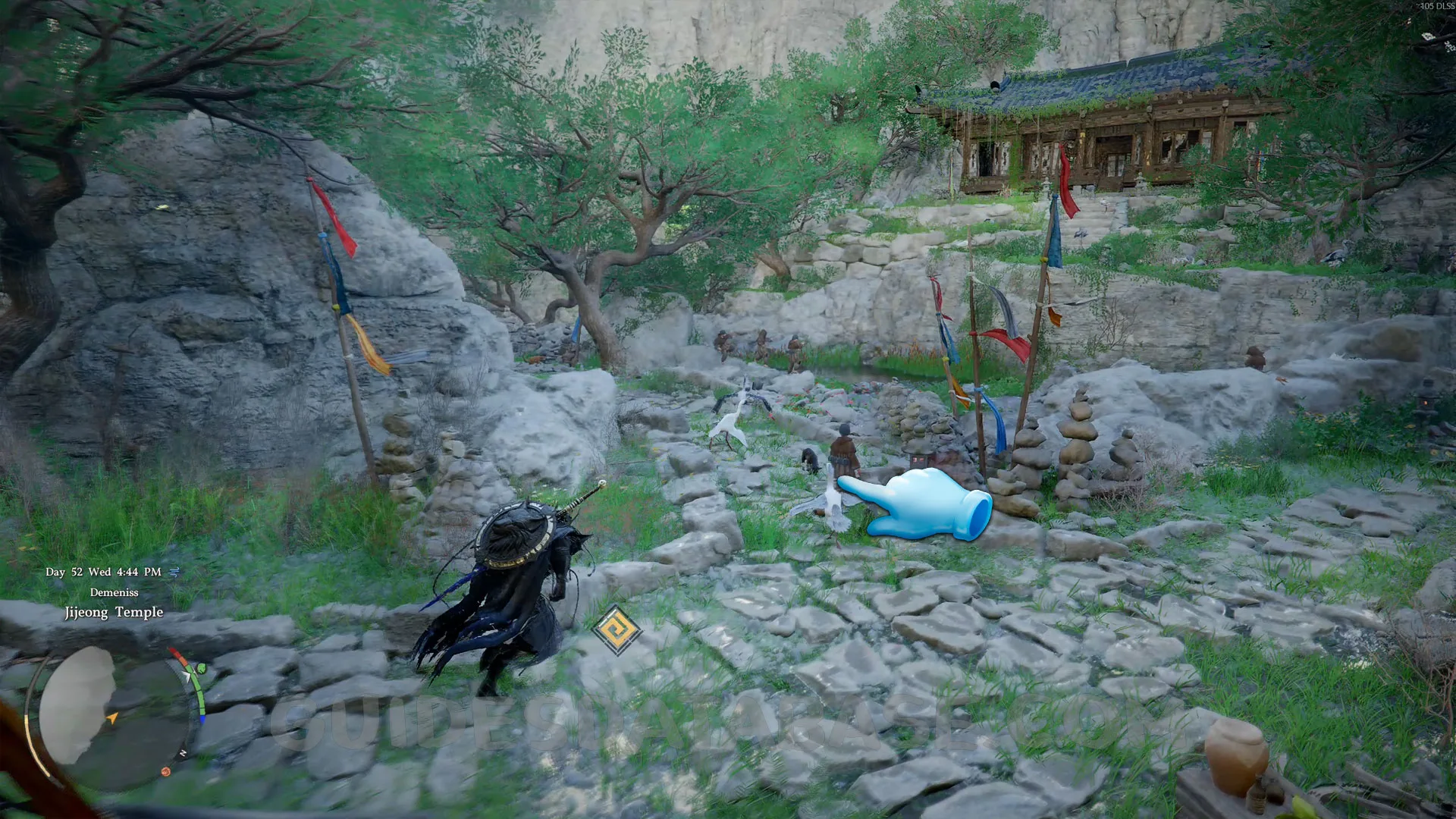The height and width of the screenshot is (819, 1456).
Task: Click the orange marker on minimap rim
Action: (x=165, y=771)
